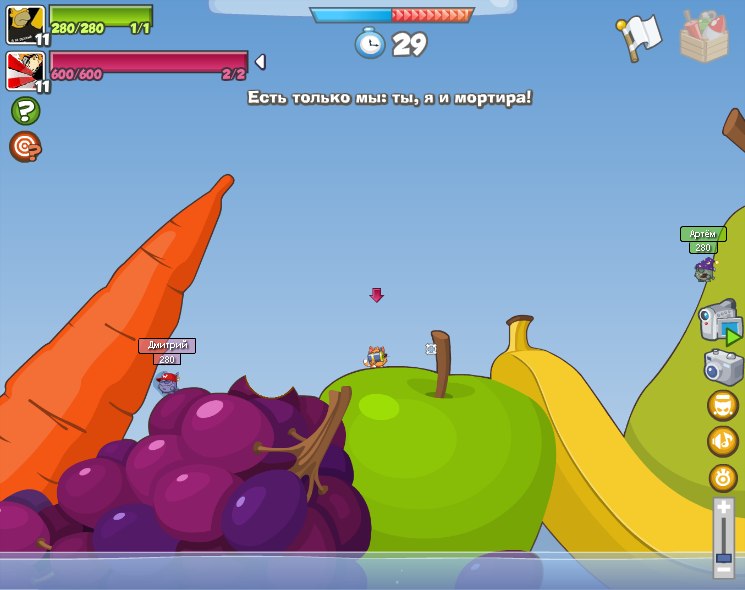Toggle the round orange music note button
This screenshot has height=590, width=745.
pos(723,441)
